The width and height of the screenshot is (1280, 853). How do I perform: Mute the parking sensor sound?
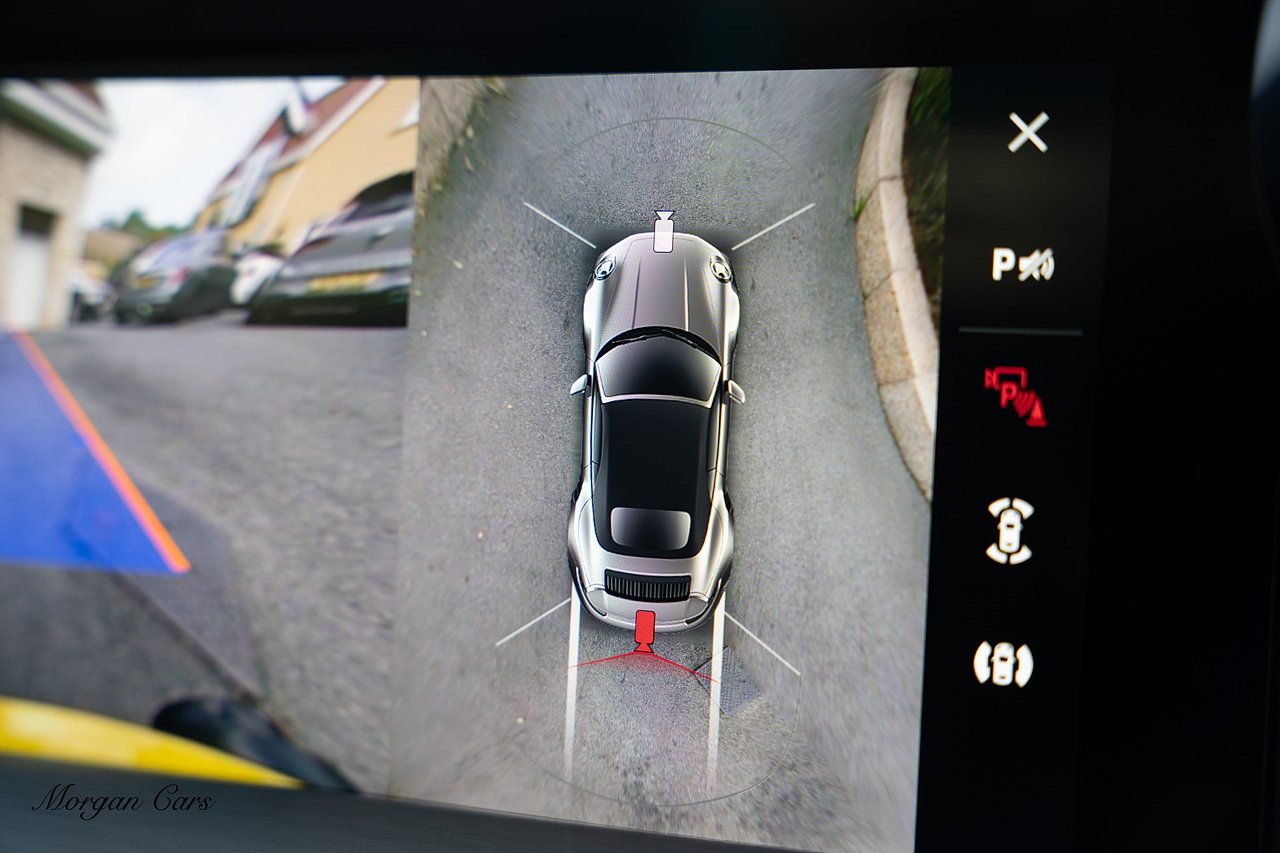pos(1022,264)
